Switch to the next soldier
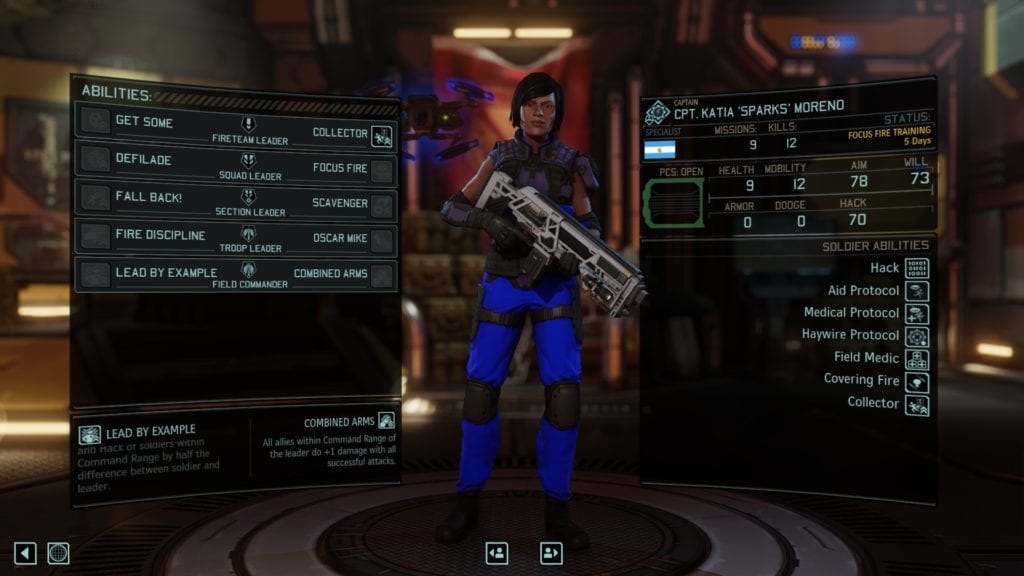The width and height of the screenshot is (1024, 576). [551, 553]
